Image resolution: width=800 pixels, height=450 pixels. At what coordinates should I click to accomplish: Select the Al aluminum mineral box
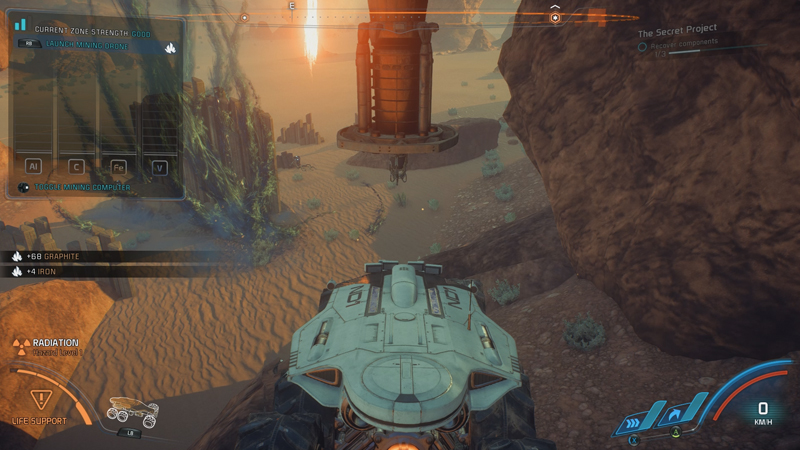32,167
